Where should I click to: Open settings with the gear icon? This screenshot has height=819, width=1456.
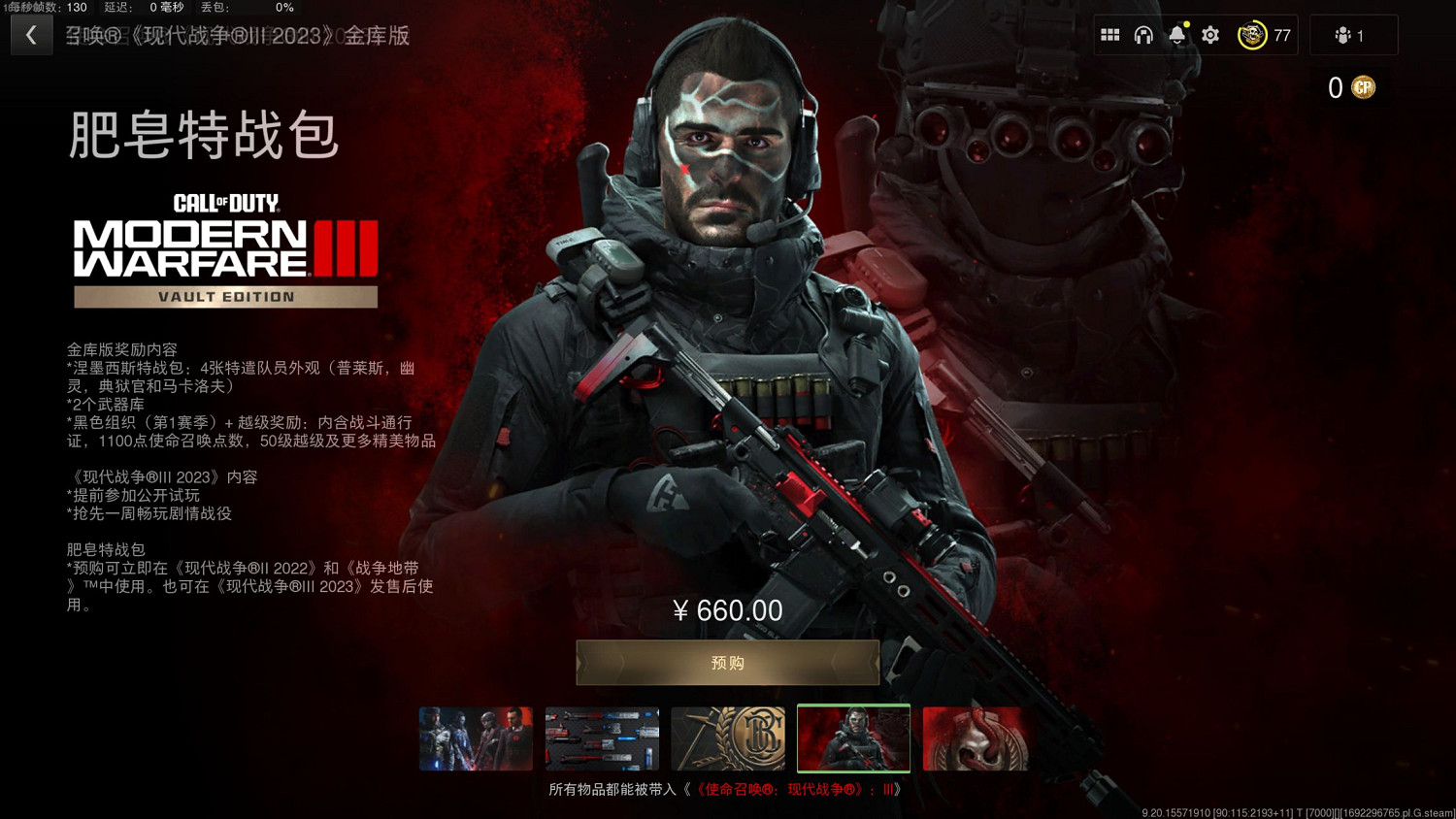point(1209,34)
